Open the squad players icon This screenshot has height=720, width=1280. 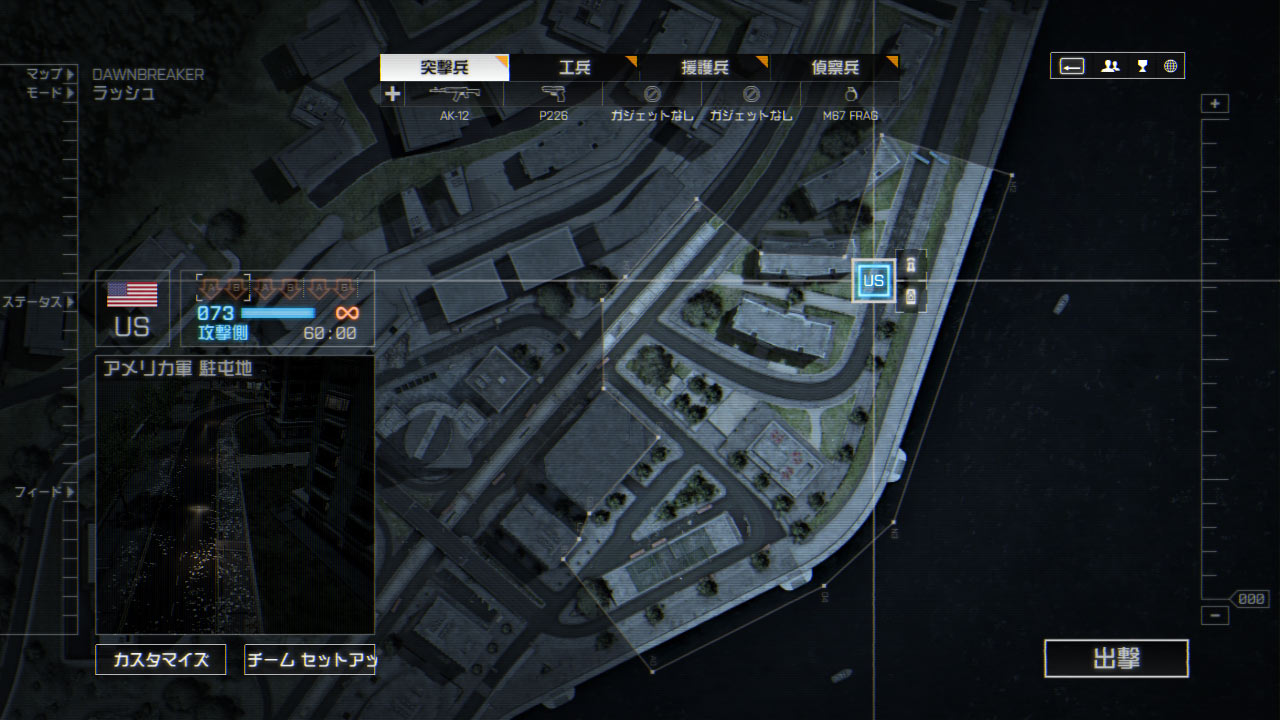click(1110, 66)
